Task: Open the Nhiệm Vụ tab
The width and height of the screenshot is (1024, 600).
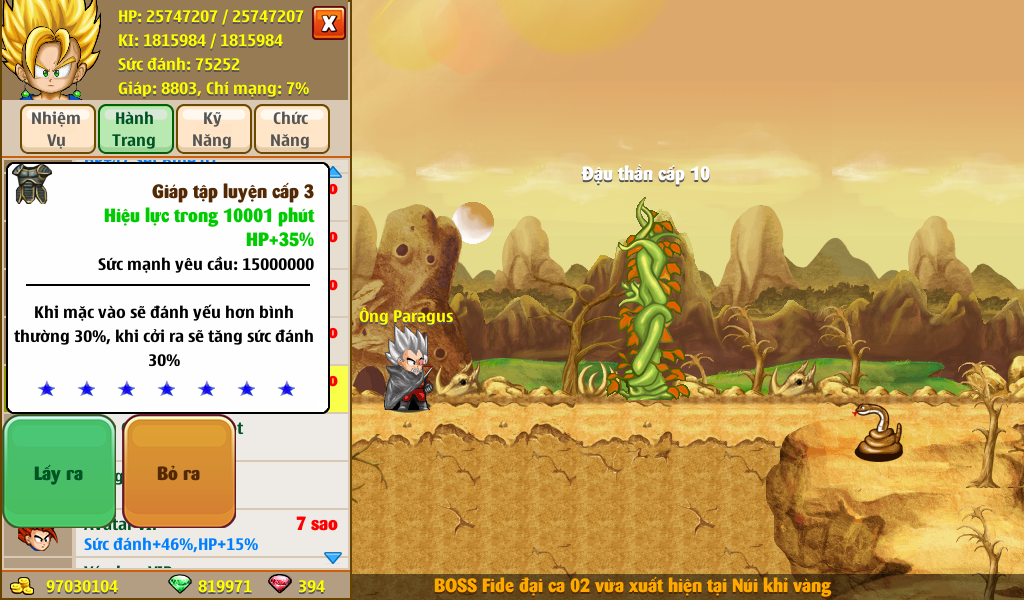Action: [58, 129]
